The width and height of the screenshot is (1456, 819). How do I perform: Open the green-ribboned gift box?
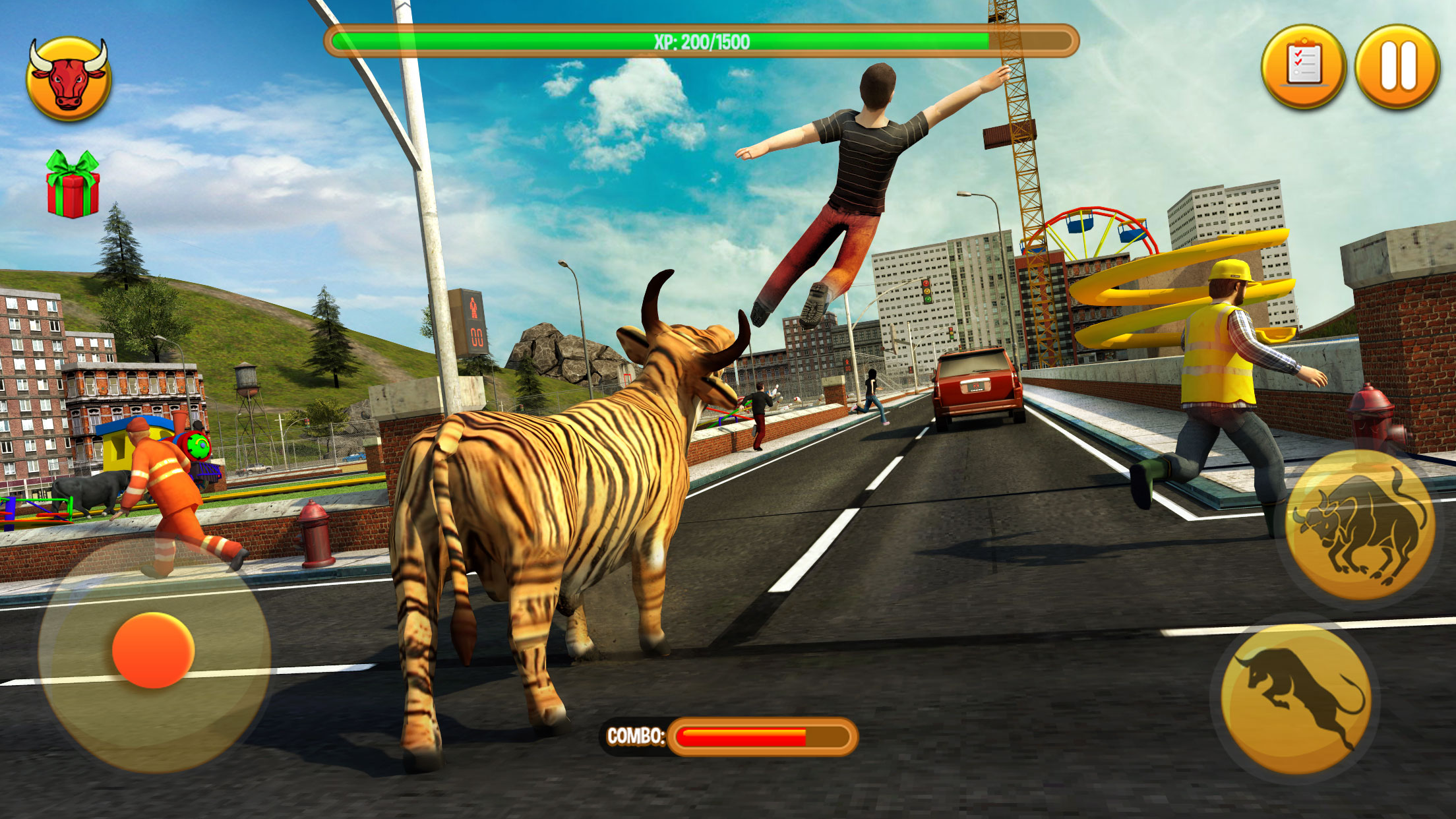point(73,186)
